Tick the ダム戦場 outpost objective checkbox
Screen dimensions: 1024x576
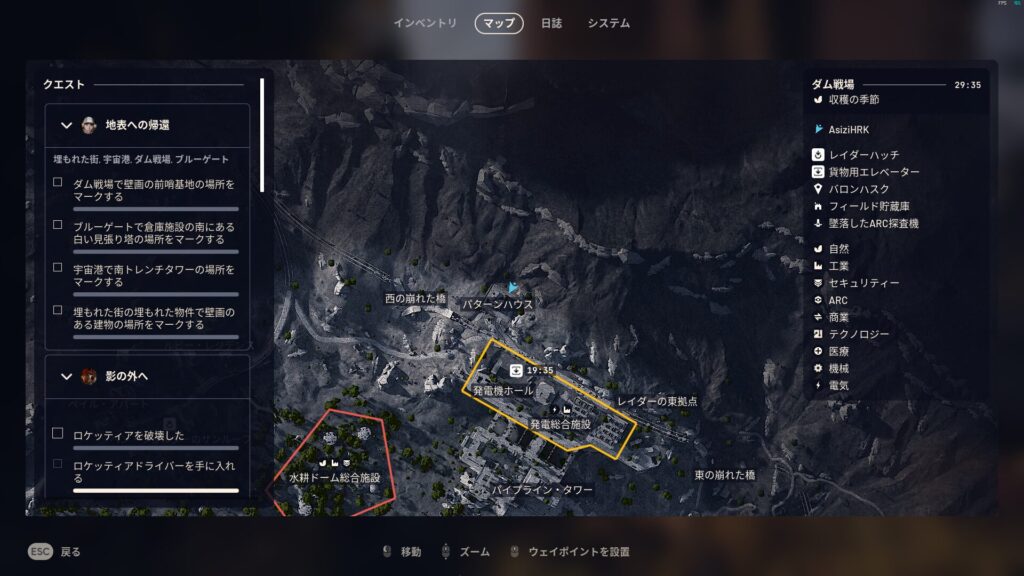pos(58,182)
